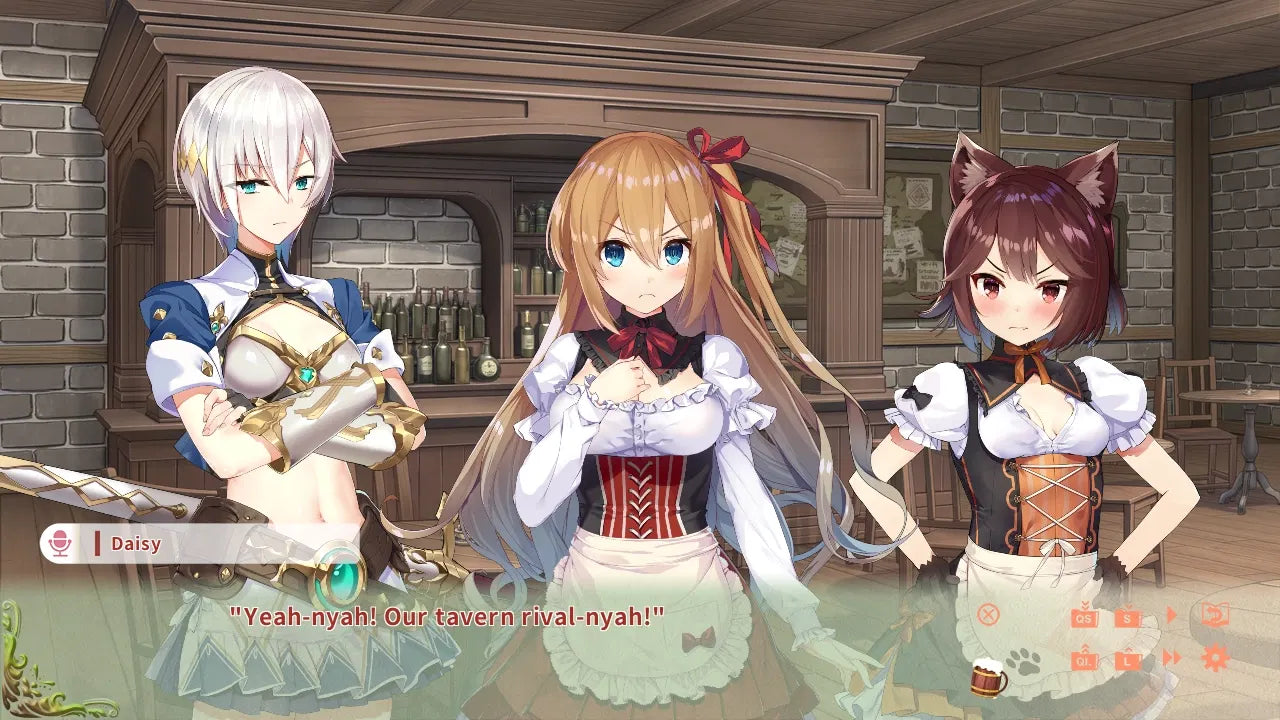
Task: Toggle skip mode with the fast-forward icon
Action: click(1171, 657)
